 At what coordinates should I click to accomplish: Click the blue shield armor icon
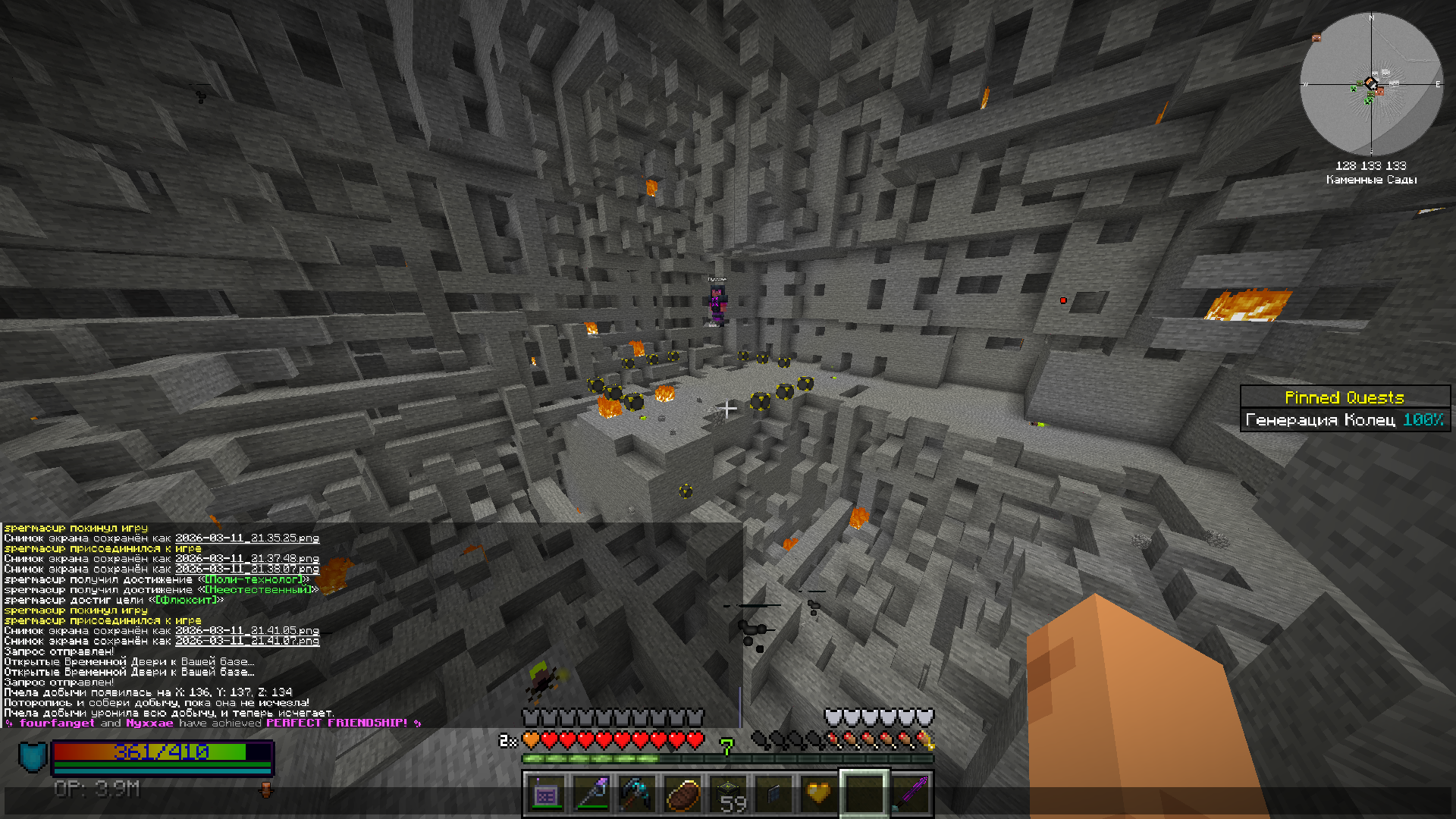[33, 757]
